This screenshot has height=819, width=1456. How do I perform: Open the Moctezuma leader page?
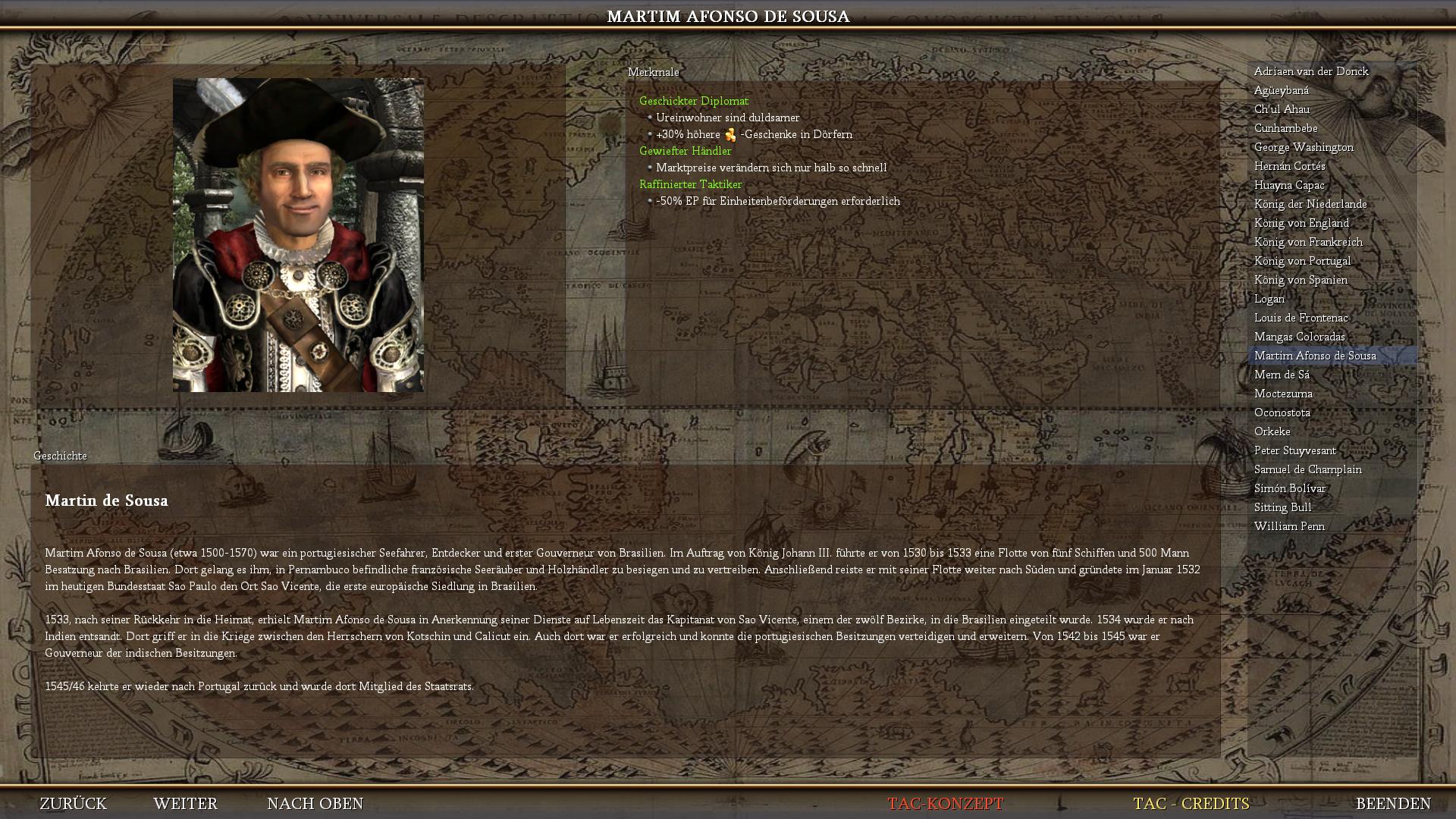(x=1283, y=394)
